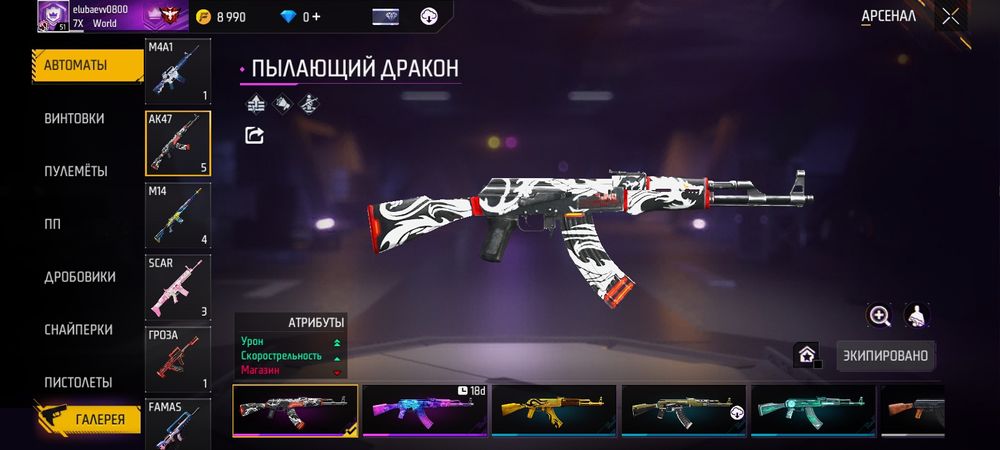The height and width of the screenshot is (450, 1000).
Task: Select the pink SCAR weapon slot
Action: coord(178,287)
